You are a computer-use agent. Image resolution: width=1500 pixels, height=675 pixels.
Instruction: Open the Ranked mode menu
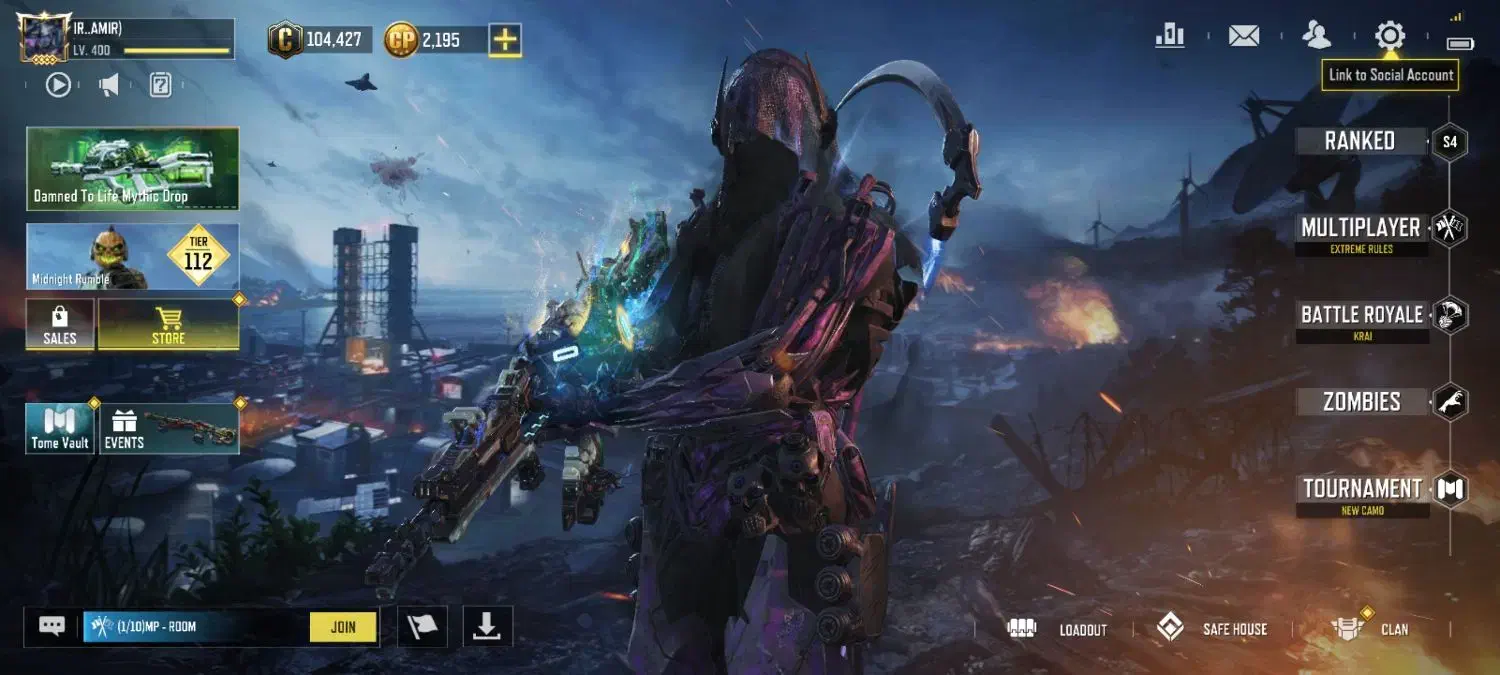coord(1360,141)
